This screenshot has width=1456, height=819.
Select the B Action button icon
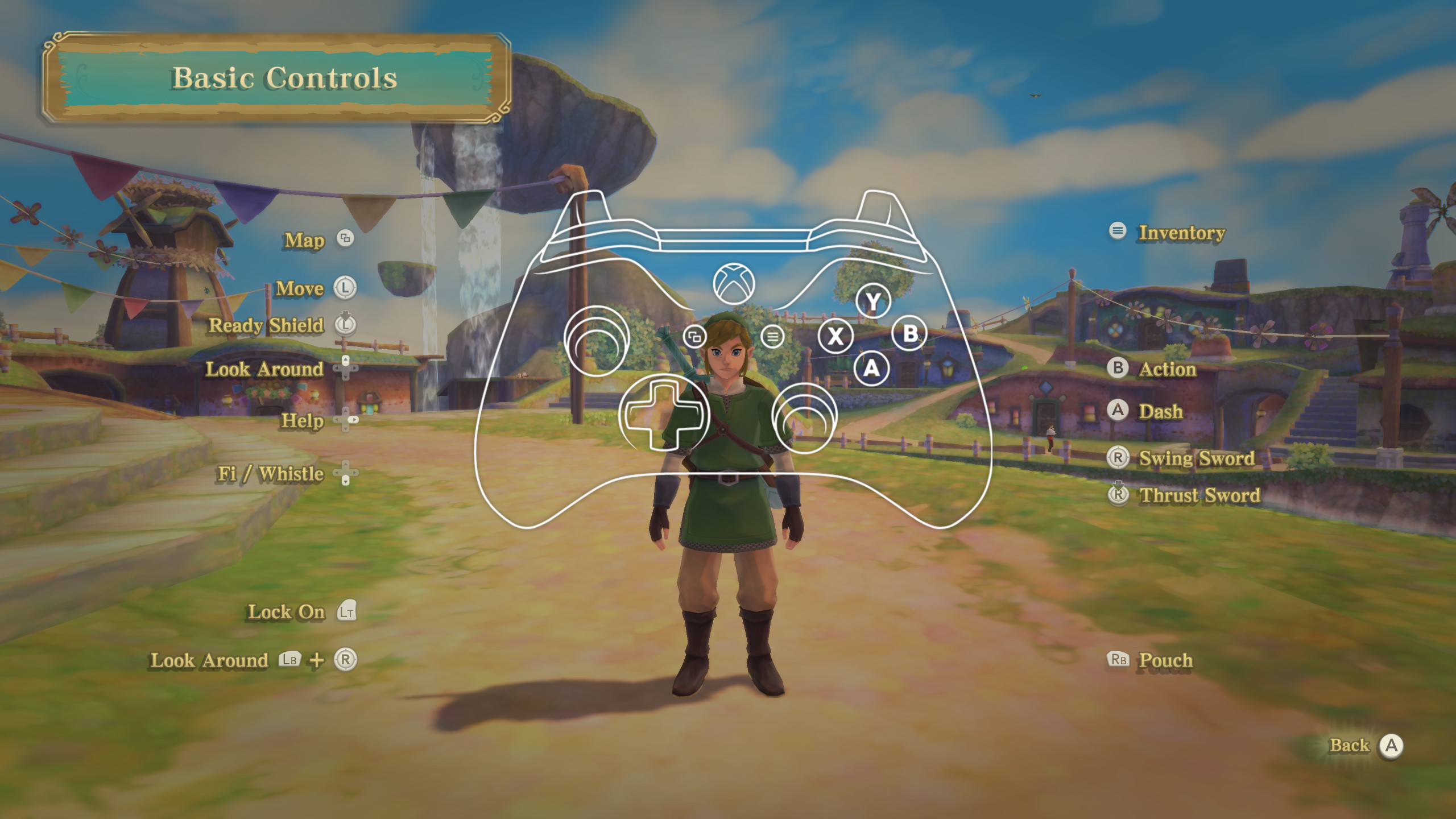tap(1118, 369)
